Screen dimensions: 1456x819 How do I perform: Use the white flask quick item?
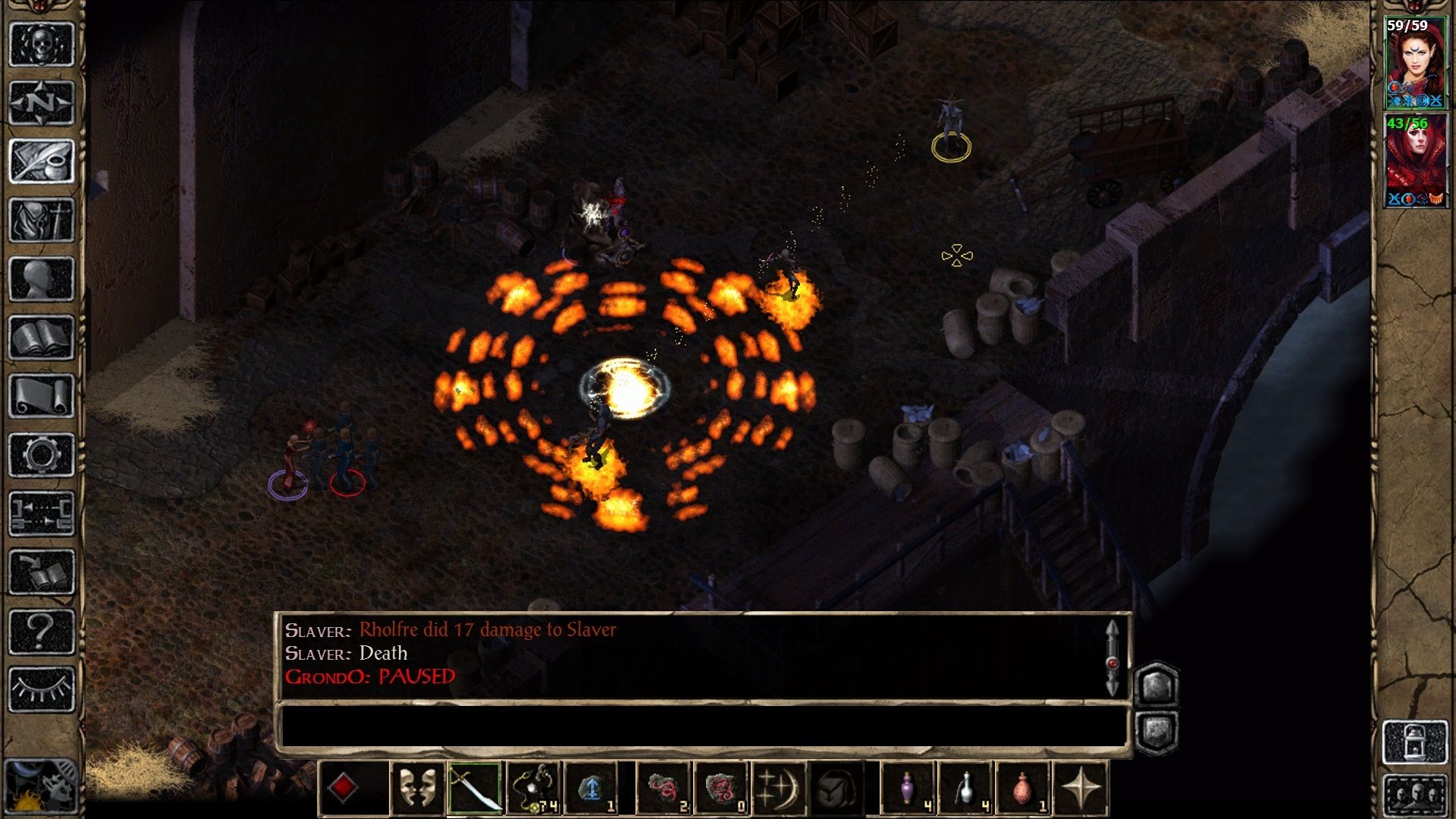pyautogui.click(x=965, y=789)
